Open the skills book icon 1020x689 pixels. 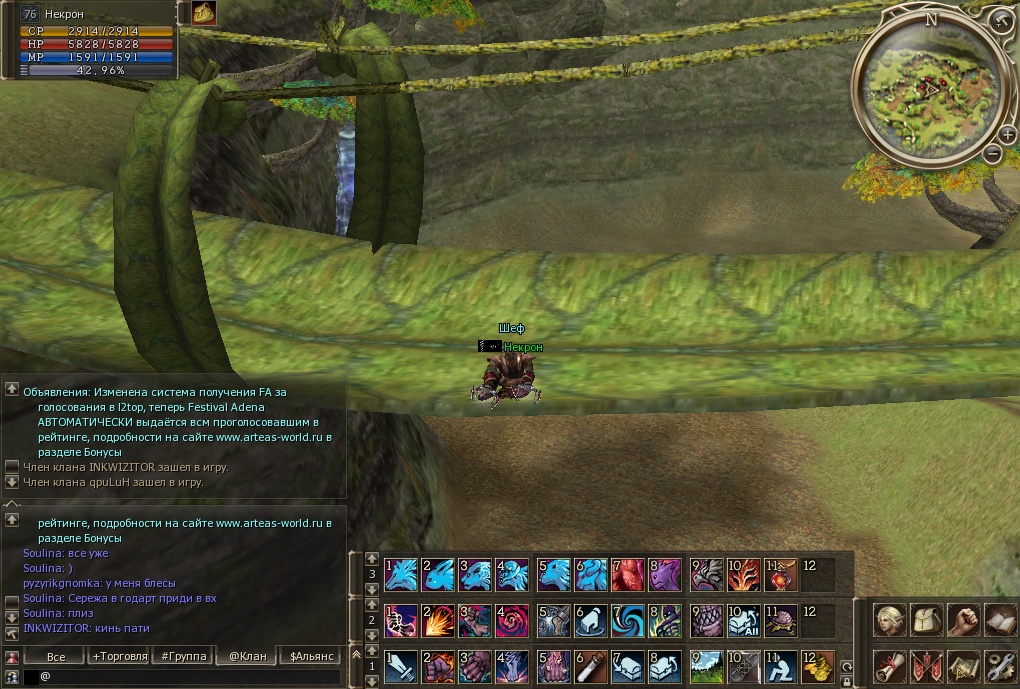(x=1000, y=620)
